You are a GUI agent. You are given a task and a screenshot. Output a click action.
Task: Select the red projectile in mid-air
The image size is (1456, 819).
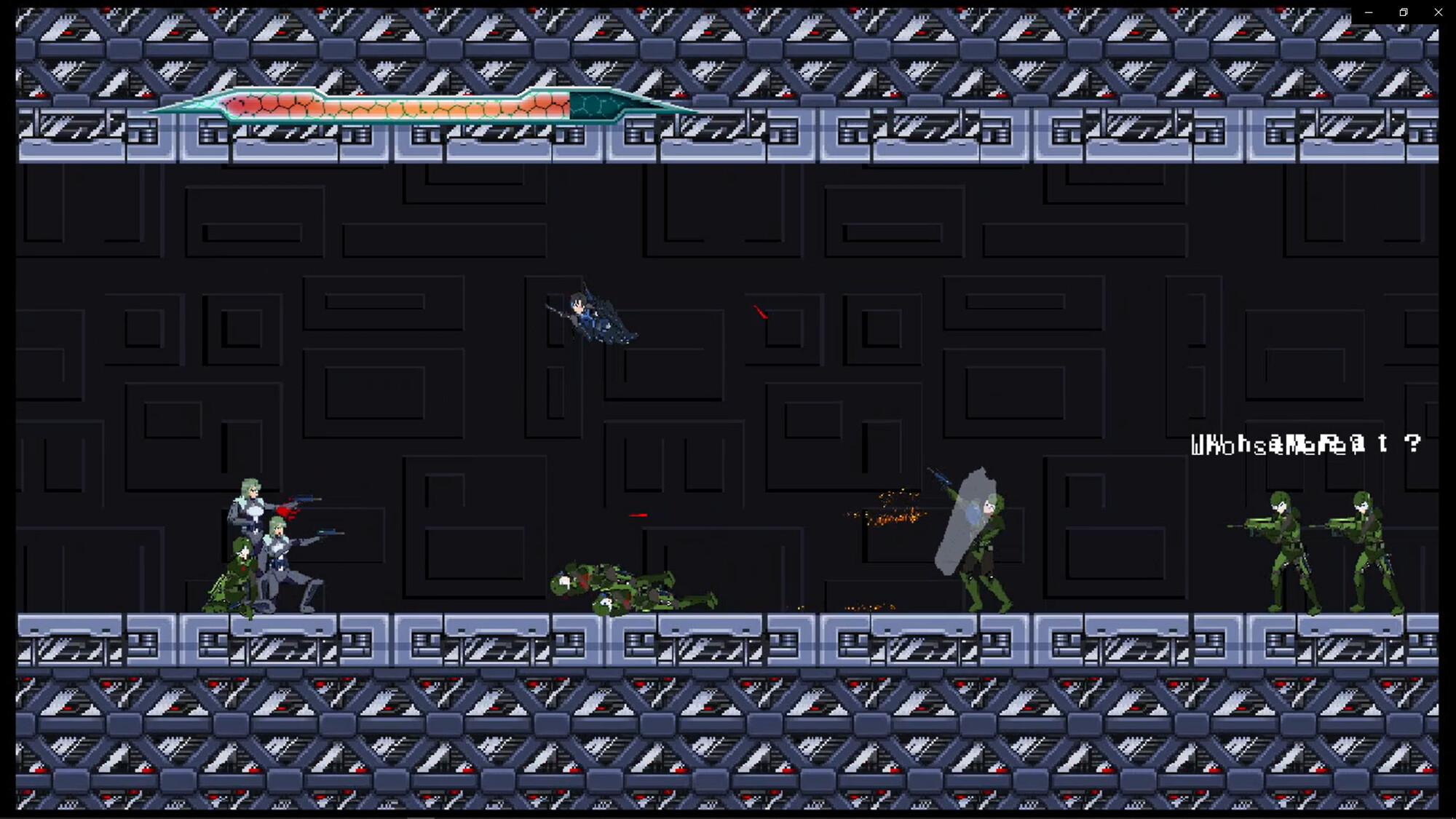tap(761, 312)
